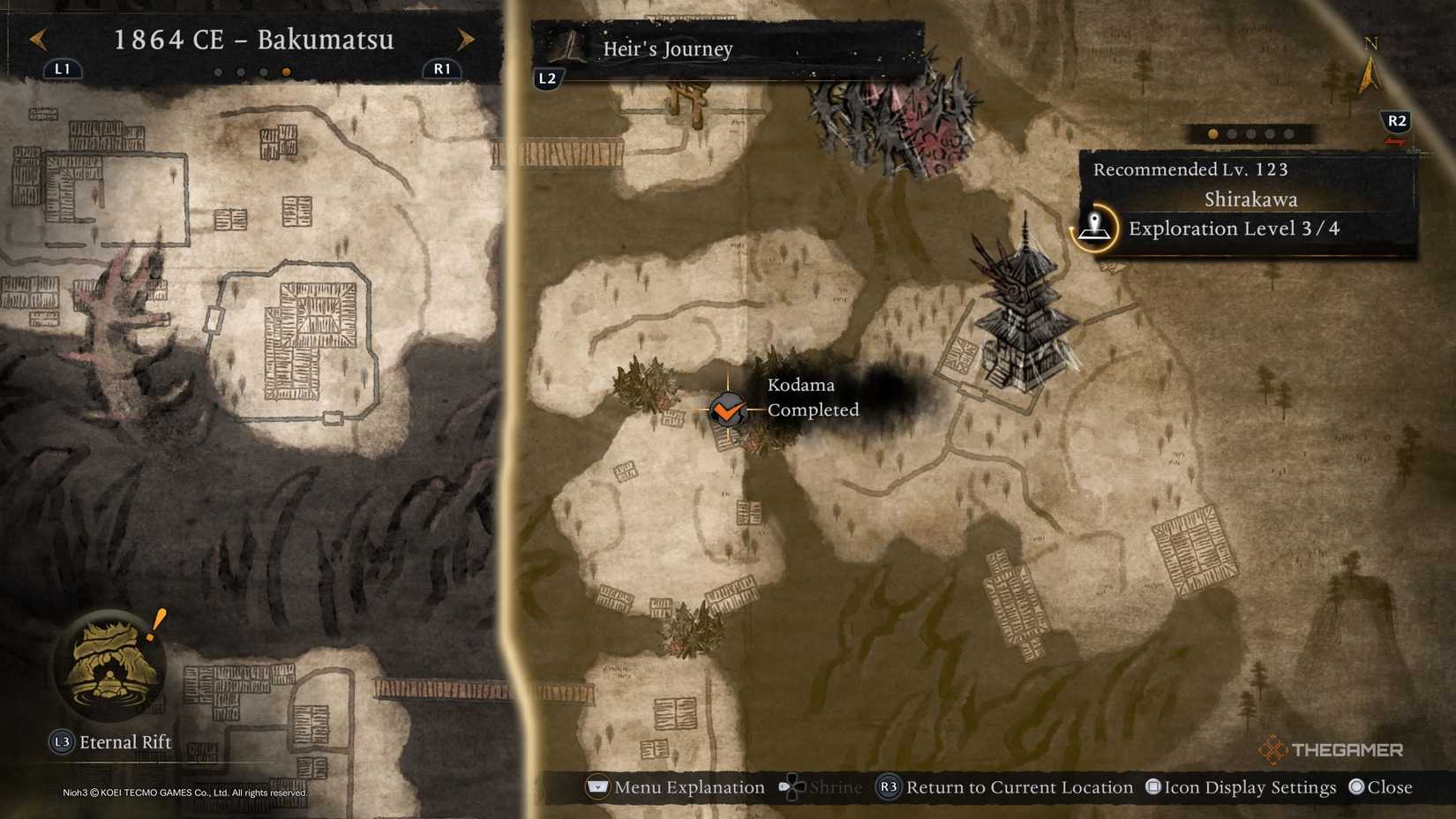Select the Heir's Journey mission banner
This screenshot has height=819, width=1456.
667,49
